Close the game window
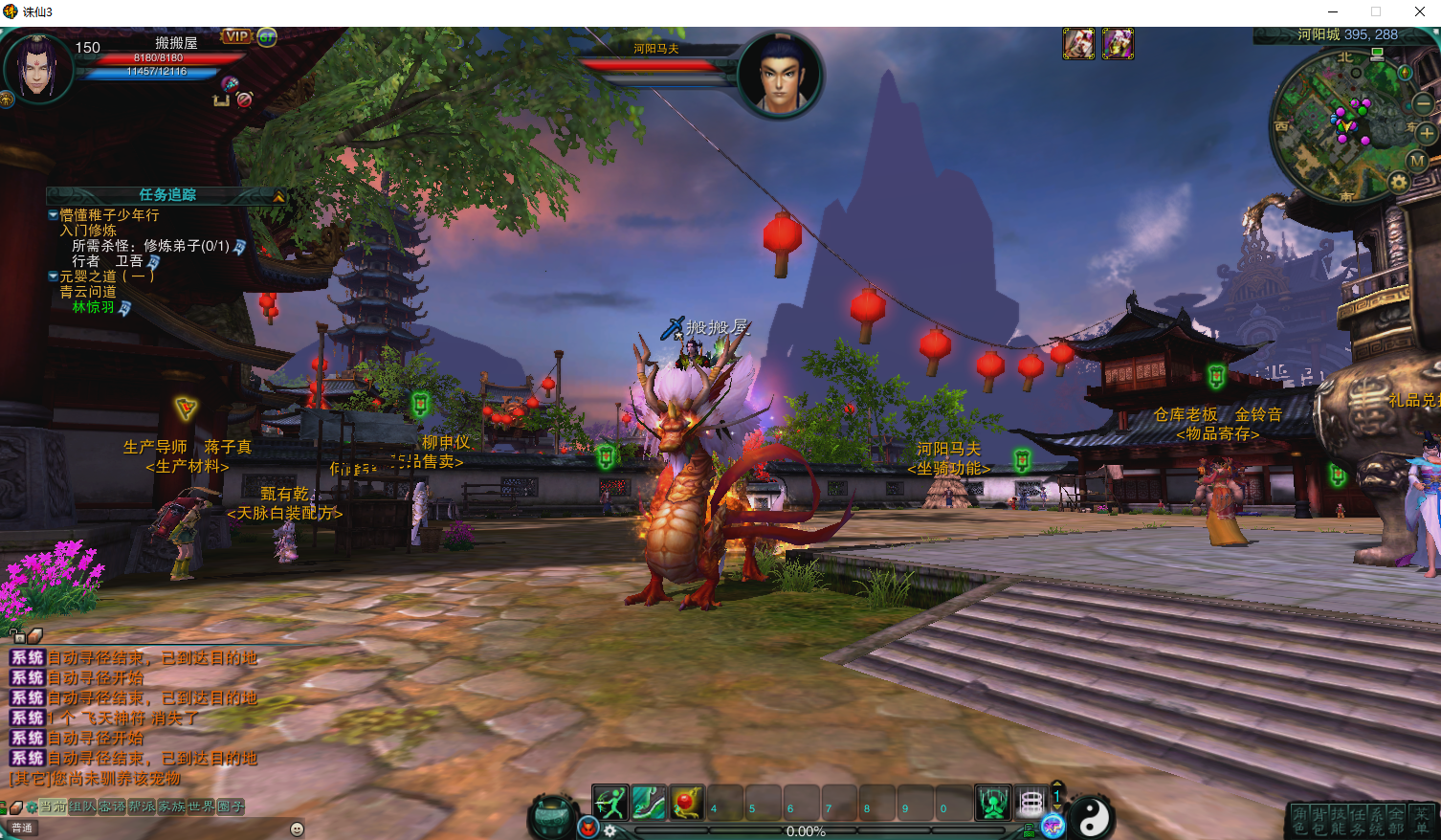The height and width of the screenshot is (840, 1441). click(1420, 11)
